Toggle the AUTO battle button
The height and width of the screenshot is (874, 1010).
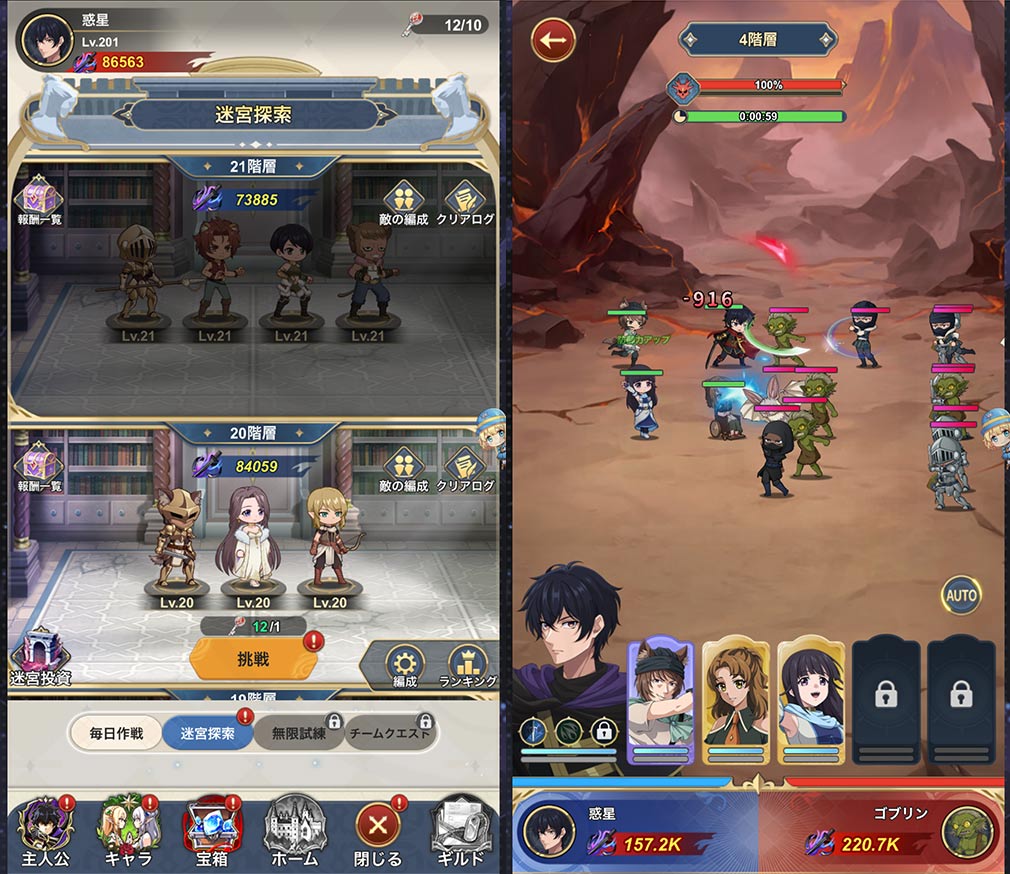pos(961,595)
